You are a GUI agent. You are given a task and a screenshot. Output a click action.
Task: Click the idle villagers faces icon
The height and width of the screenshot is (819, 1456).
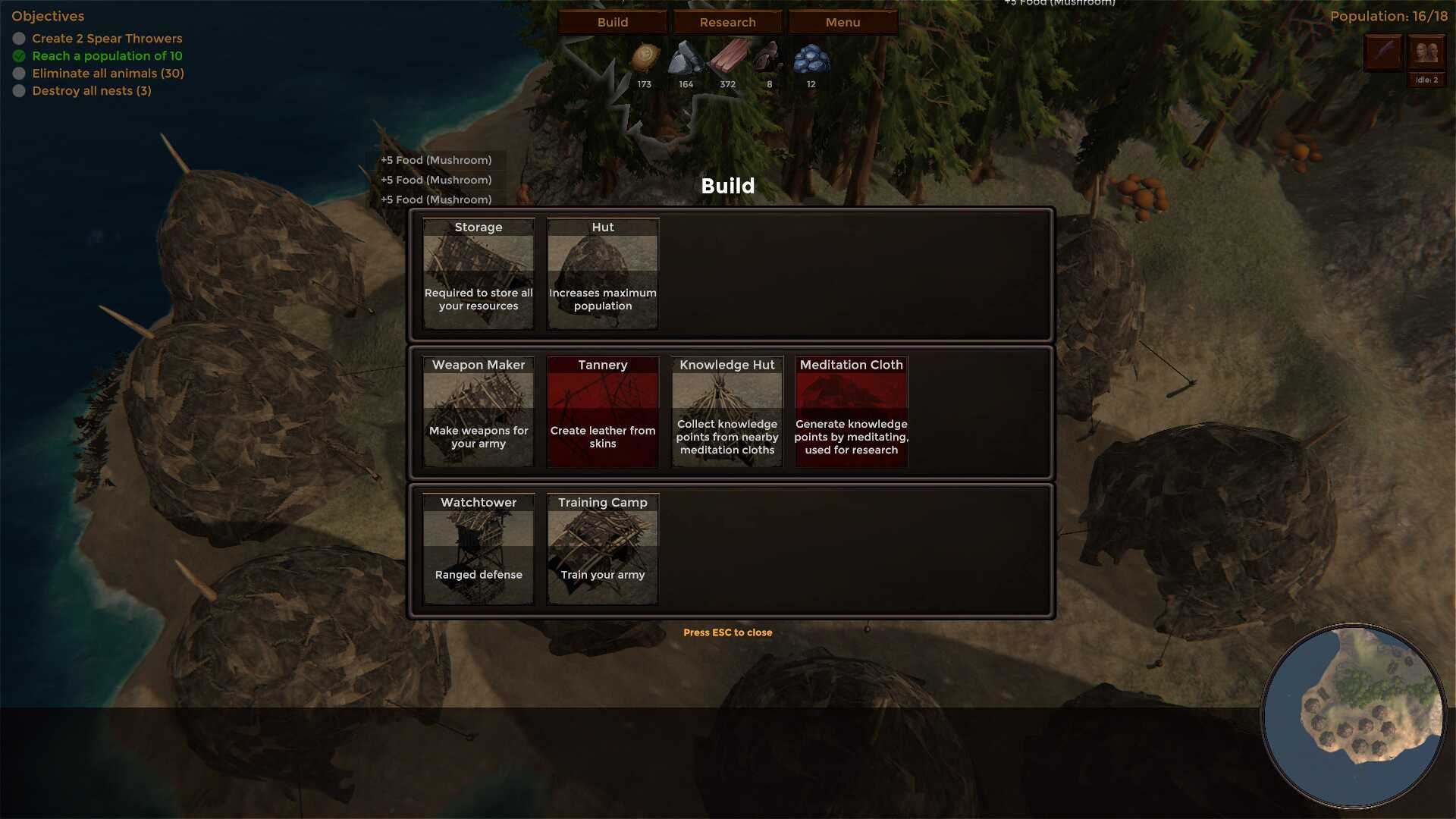click(x=1426, y=53)
